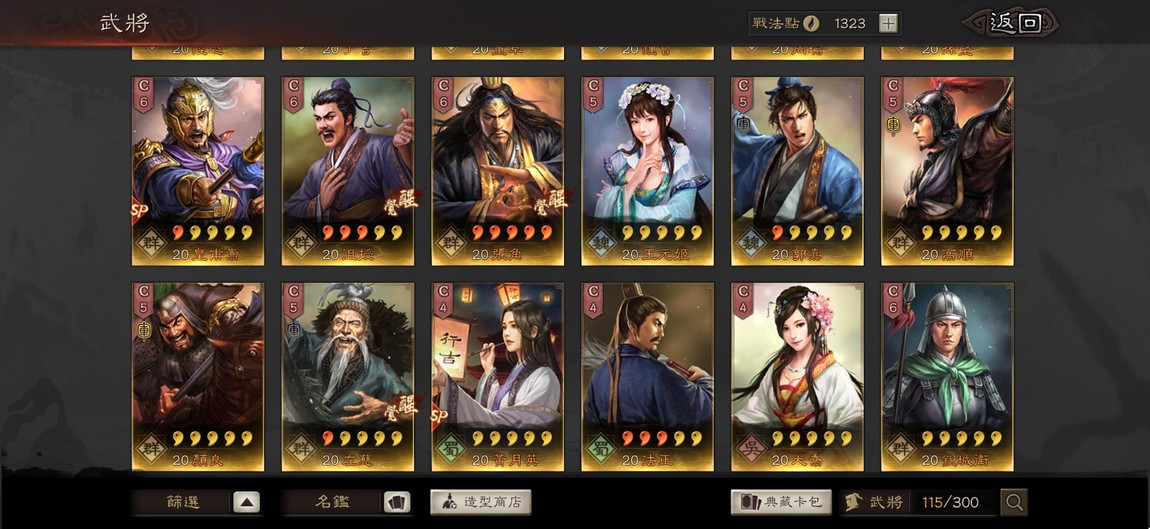Select the 黃月英 general card
The height and width of the screenshot is (529, 1150).
(x=498, y=376)
